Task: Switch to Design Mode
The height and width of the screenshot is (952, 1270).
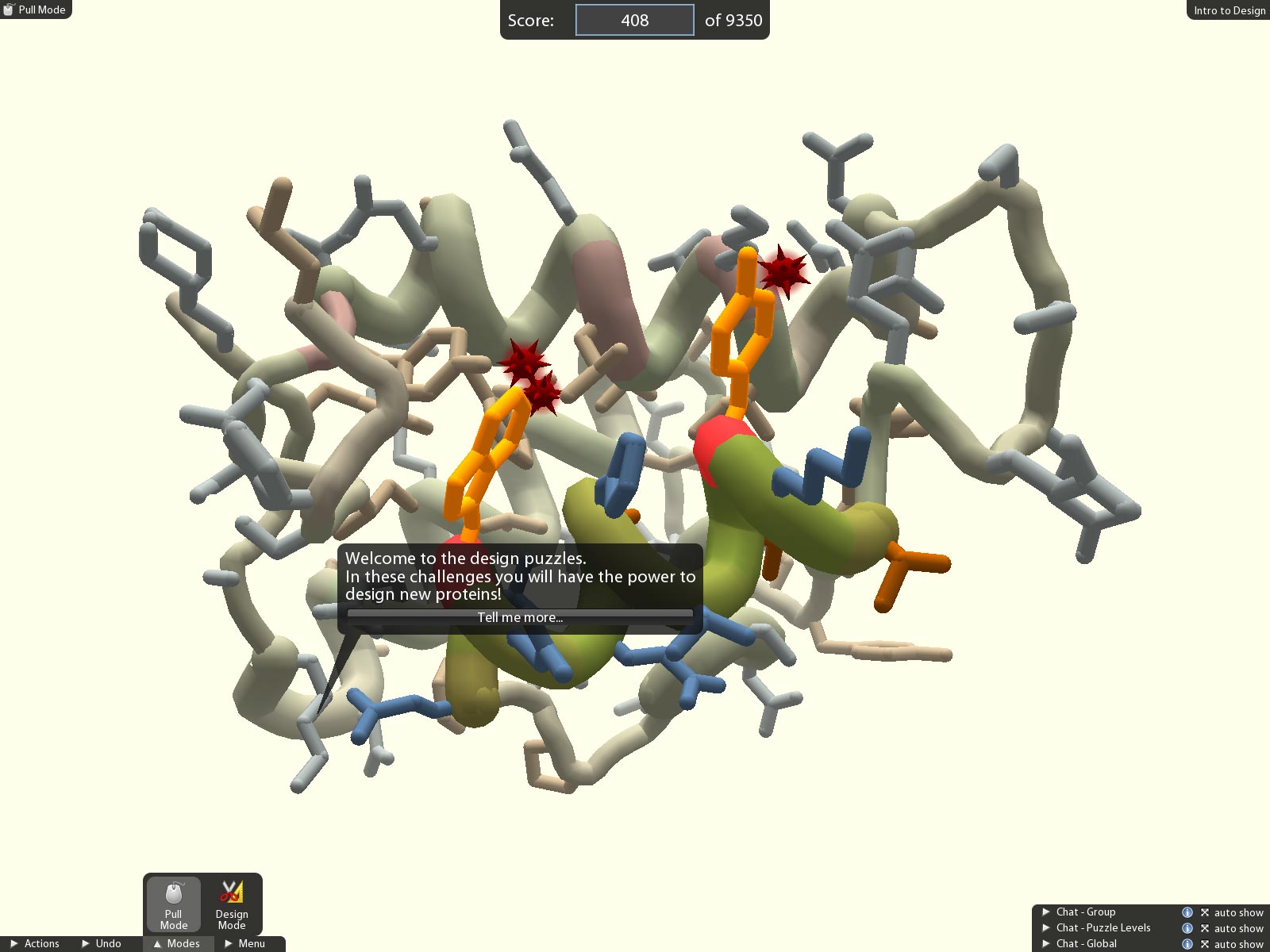Action: pos(232,904)
